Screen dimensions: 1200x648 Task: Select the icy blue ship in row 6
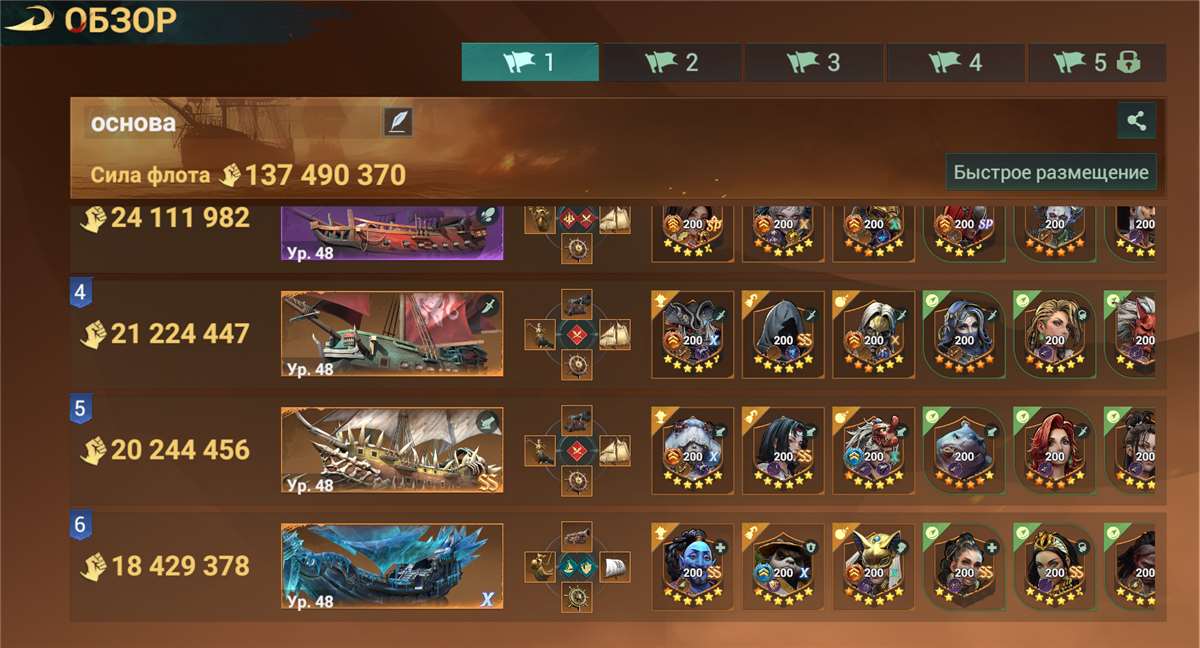[x=392, y=566]
